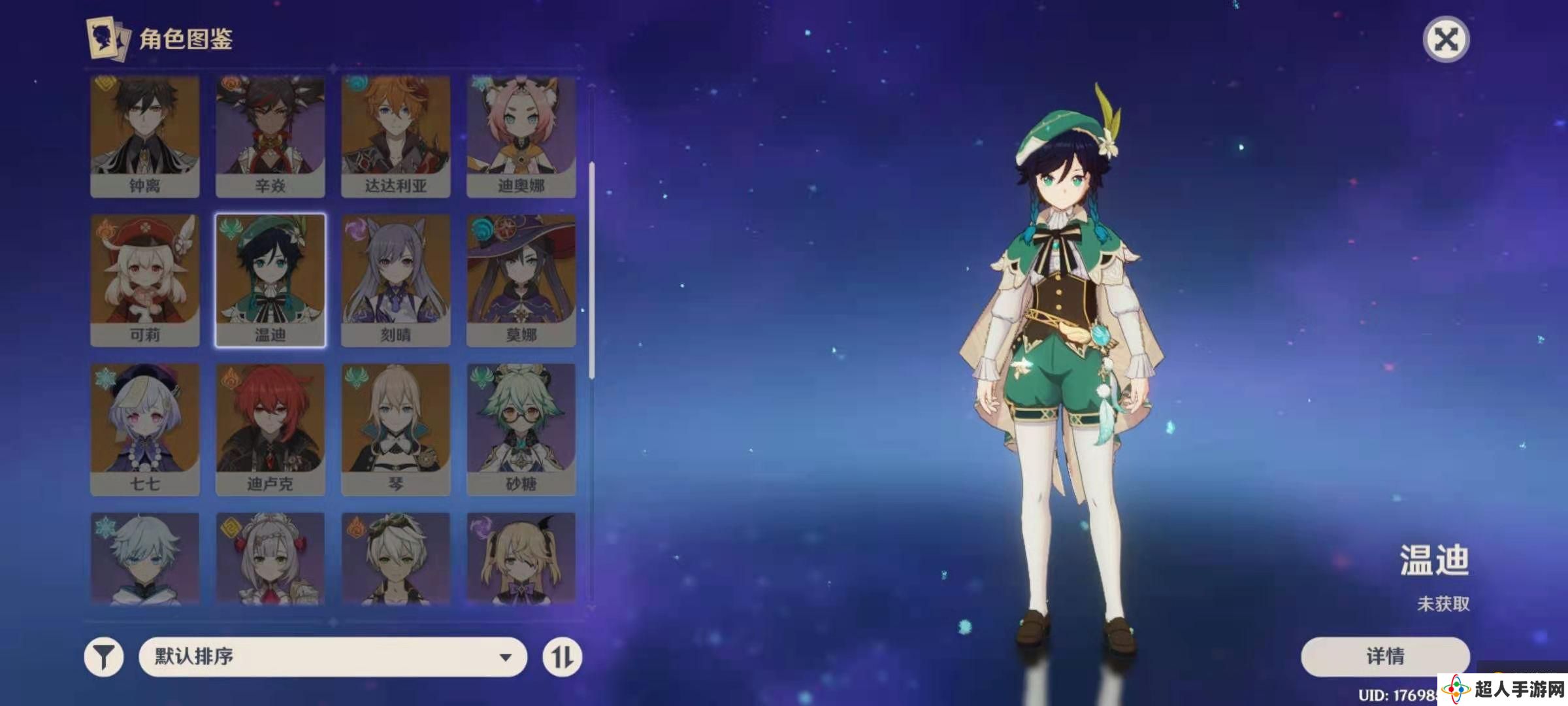Image resolution: width=1568 pixels, height=706 pixels.
Task: Pick the 七七 character card
Action: click(144, 429)
